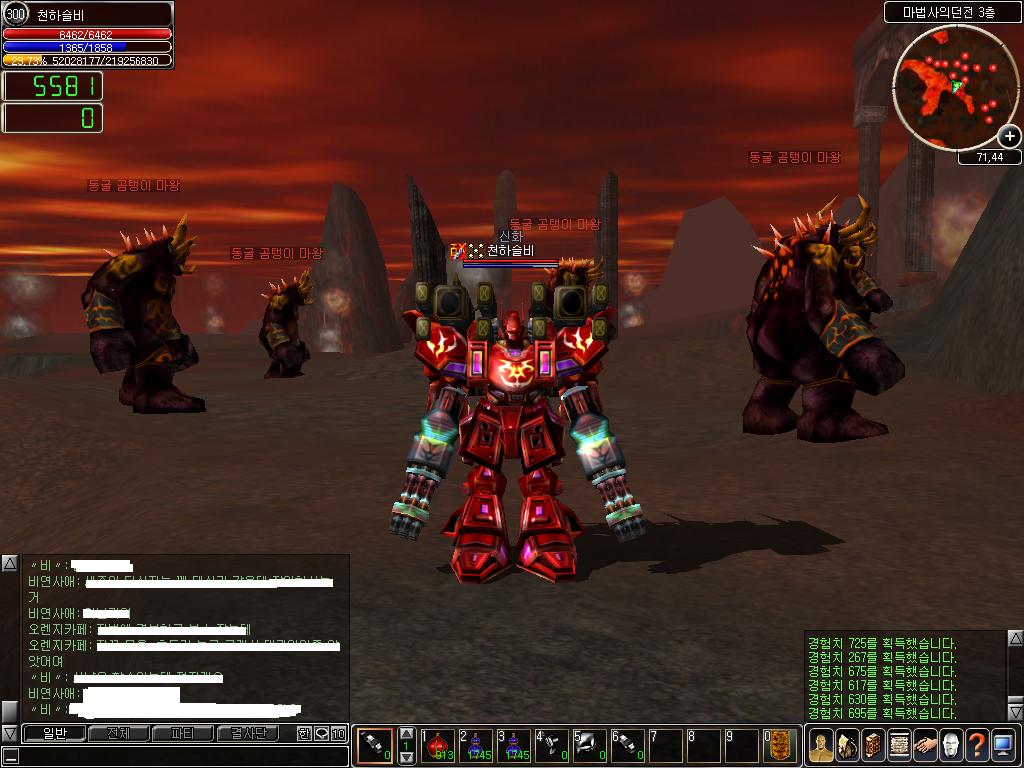The width and height of the screenshot is (1024, 768).
Task: Open system options via the monitor icon
Action: [1003, 745]
